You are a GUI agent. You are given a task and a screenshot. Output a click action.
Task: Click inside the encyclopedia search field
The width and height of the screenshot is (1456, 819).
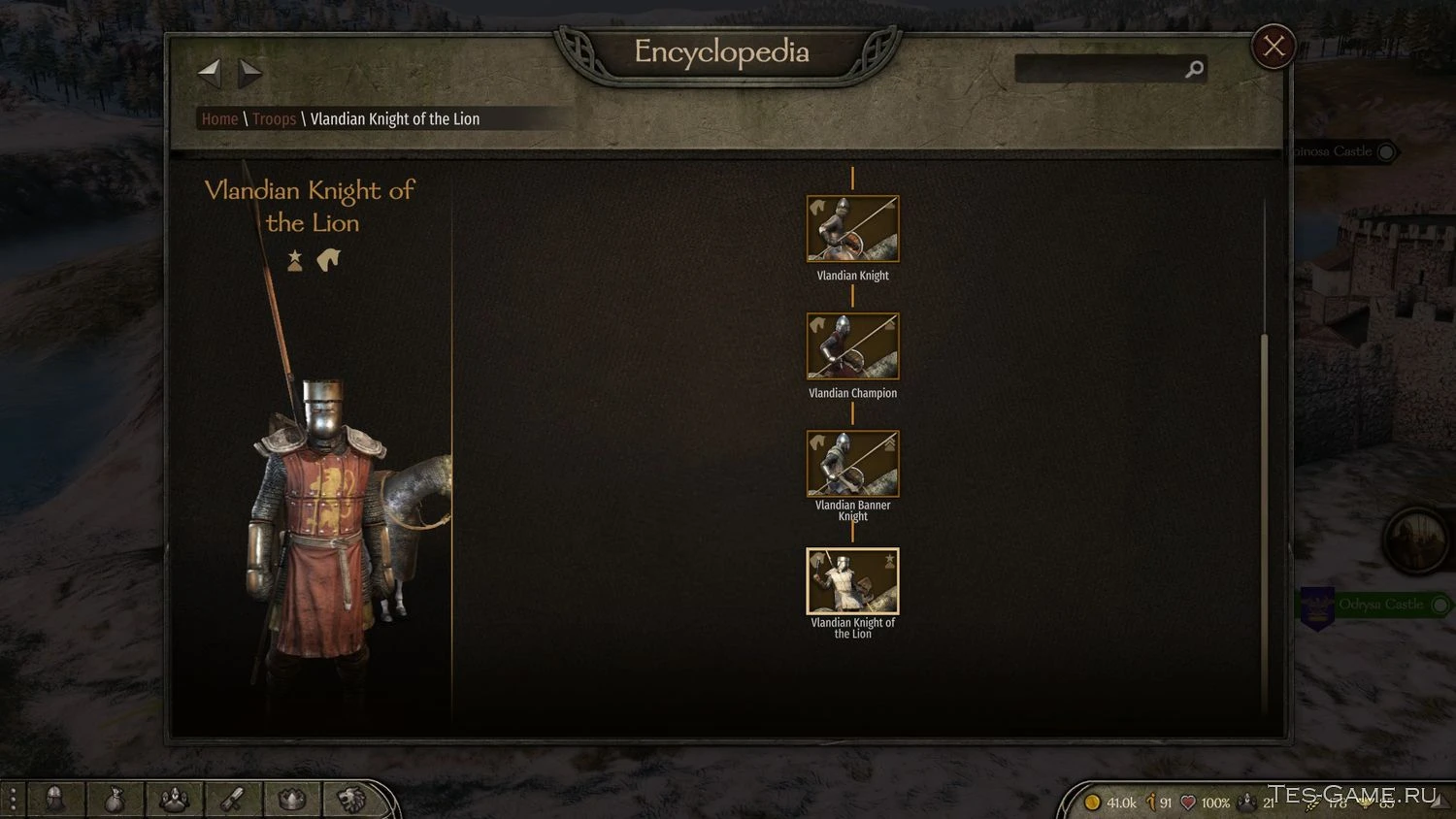pyautogui.click(x=1097, y=69)
